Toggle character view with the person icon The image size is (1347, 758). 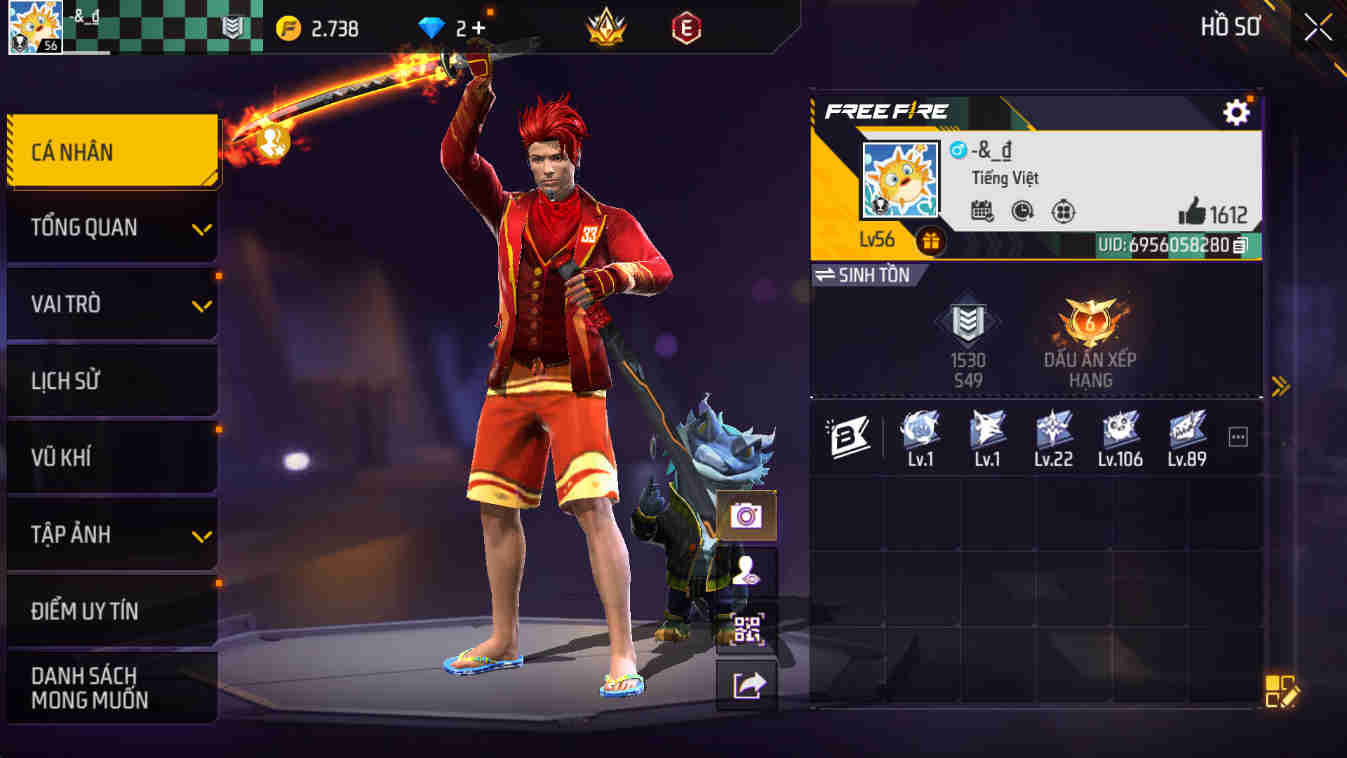tap(745, 571)
